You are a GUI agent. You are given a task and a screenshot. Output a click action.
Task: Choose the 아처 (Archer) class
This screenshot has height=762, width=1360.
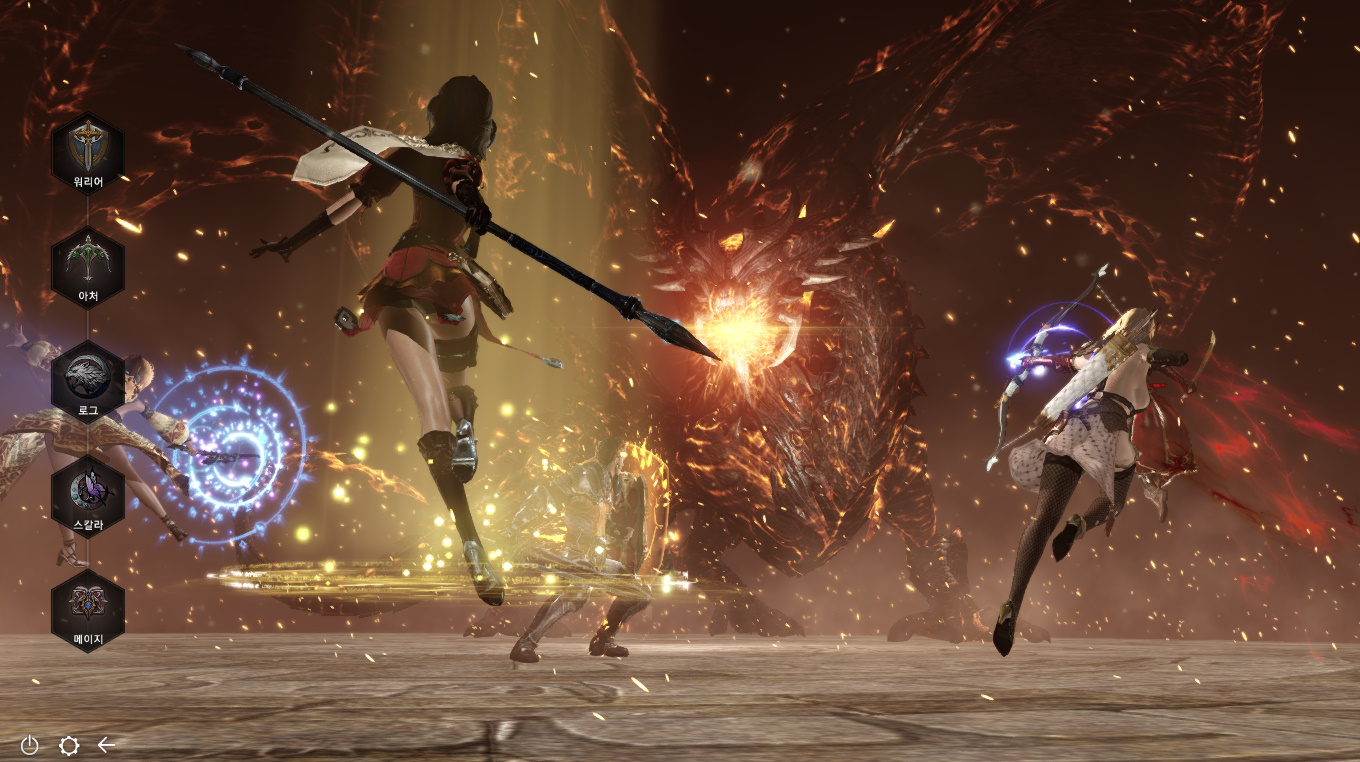point(88,268)
